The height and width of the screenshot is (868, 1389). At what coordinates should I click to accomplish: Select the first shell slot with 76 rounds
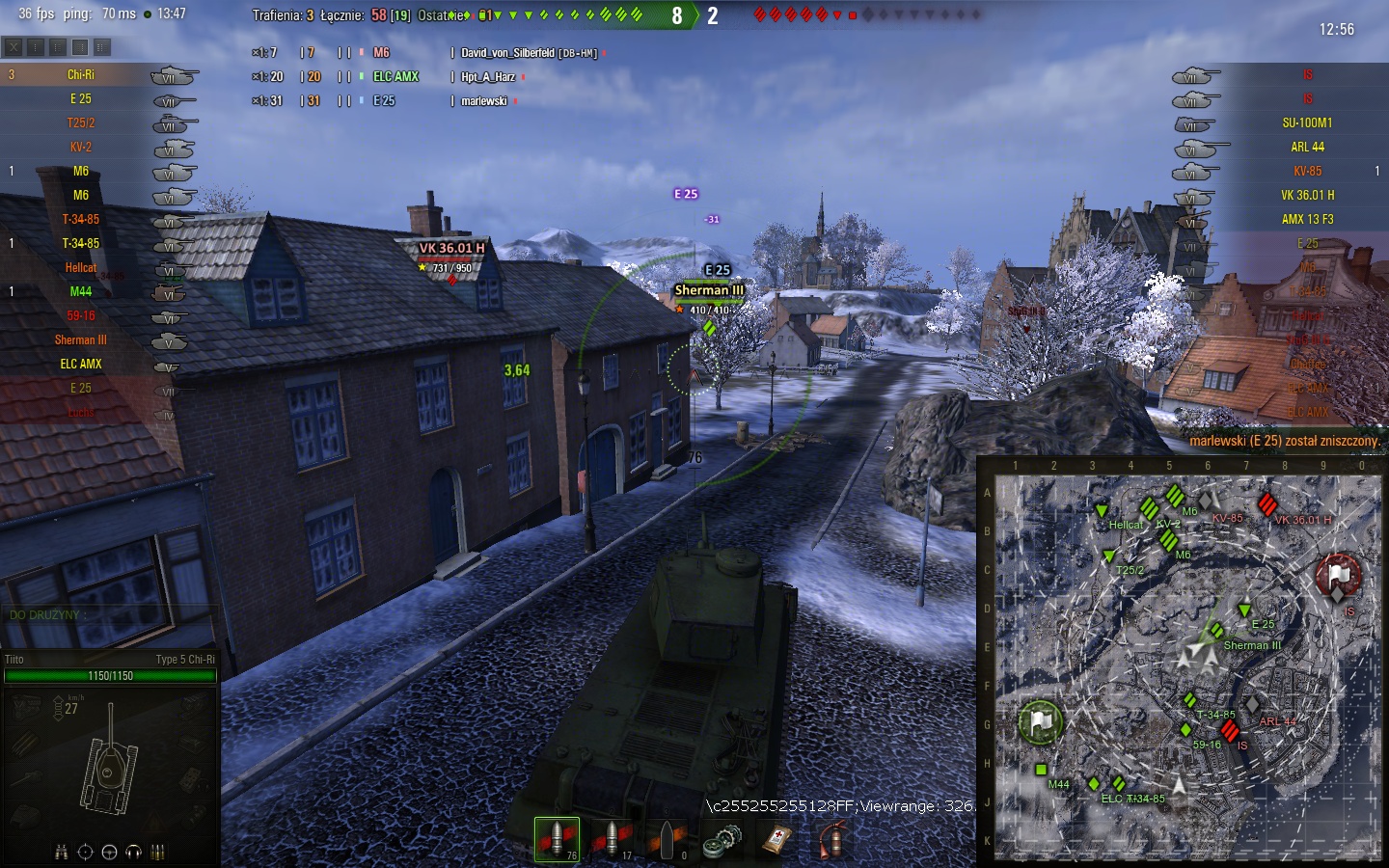557,838
